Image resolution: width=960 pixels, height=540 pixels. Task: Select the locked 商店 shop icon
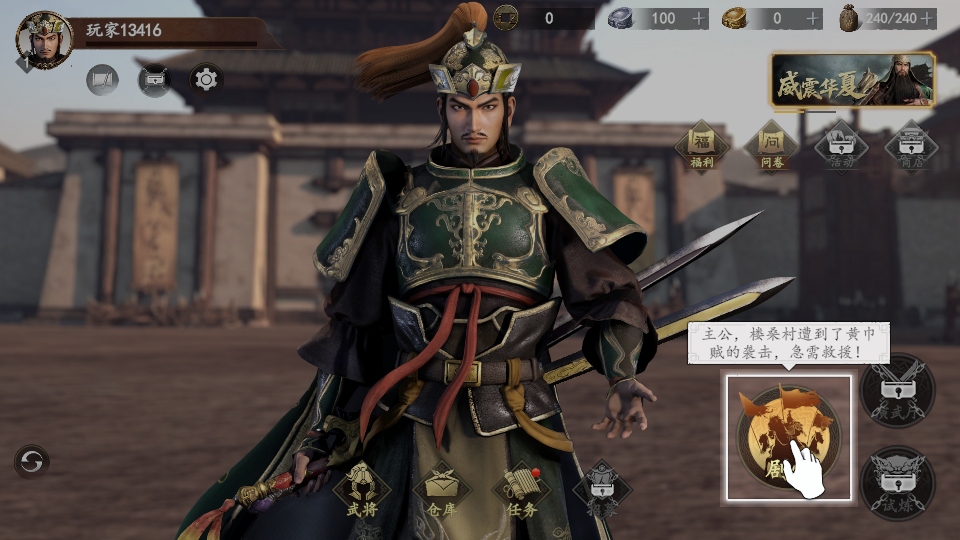[911, 145]
